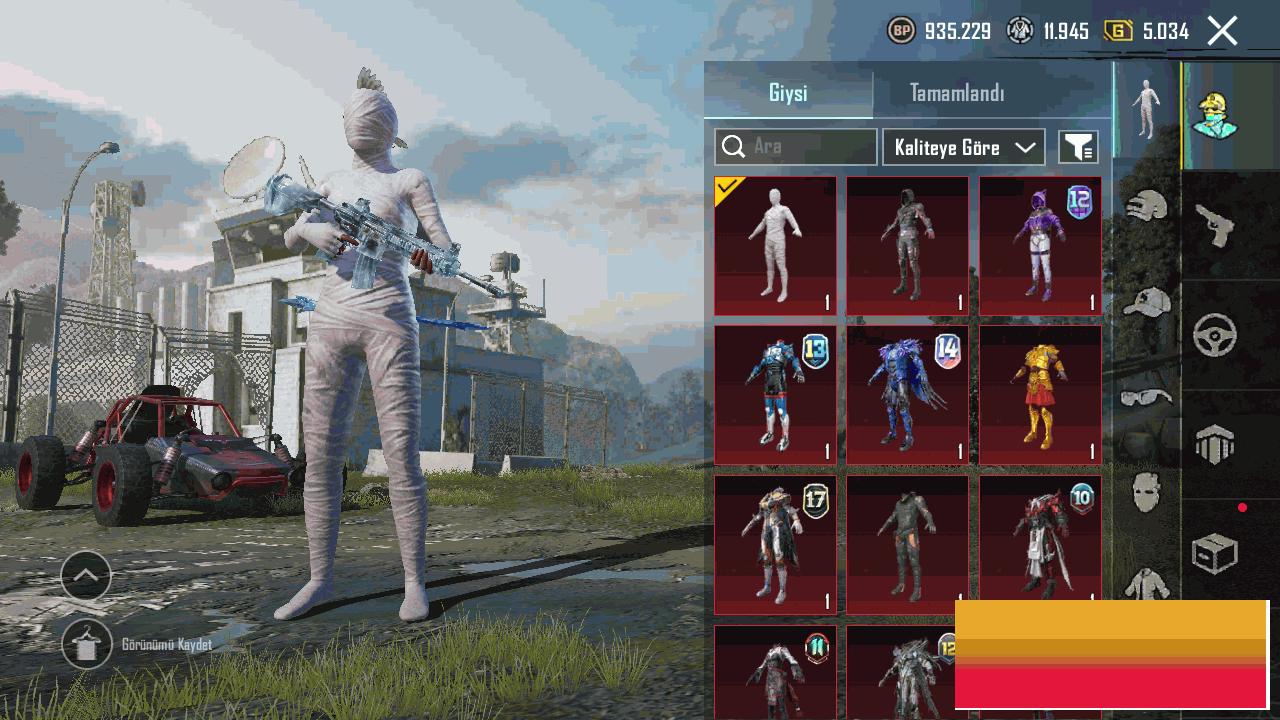Choose the purple hooded outfit with badge 12
This screenshot has height=720, width=1280.
point(1040,245)
